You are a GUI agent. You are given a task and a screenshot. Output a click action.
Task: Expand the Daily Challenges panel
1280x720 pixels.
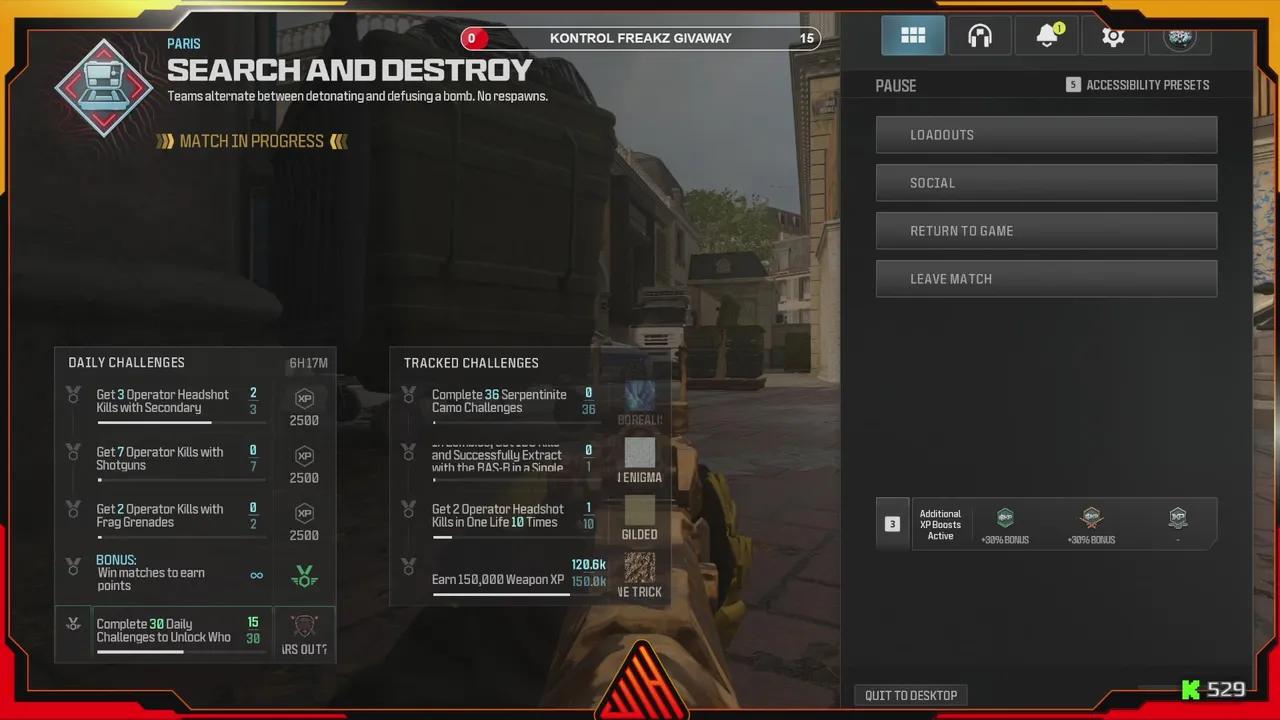click(126, 362)
